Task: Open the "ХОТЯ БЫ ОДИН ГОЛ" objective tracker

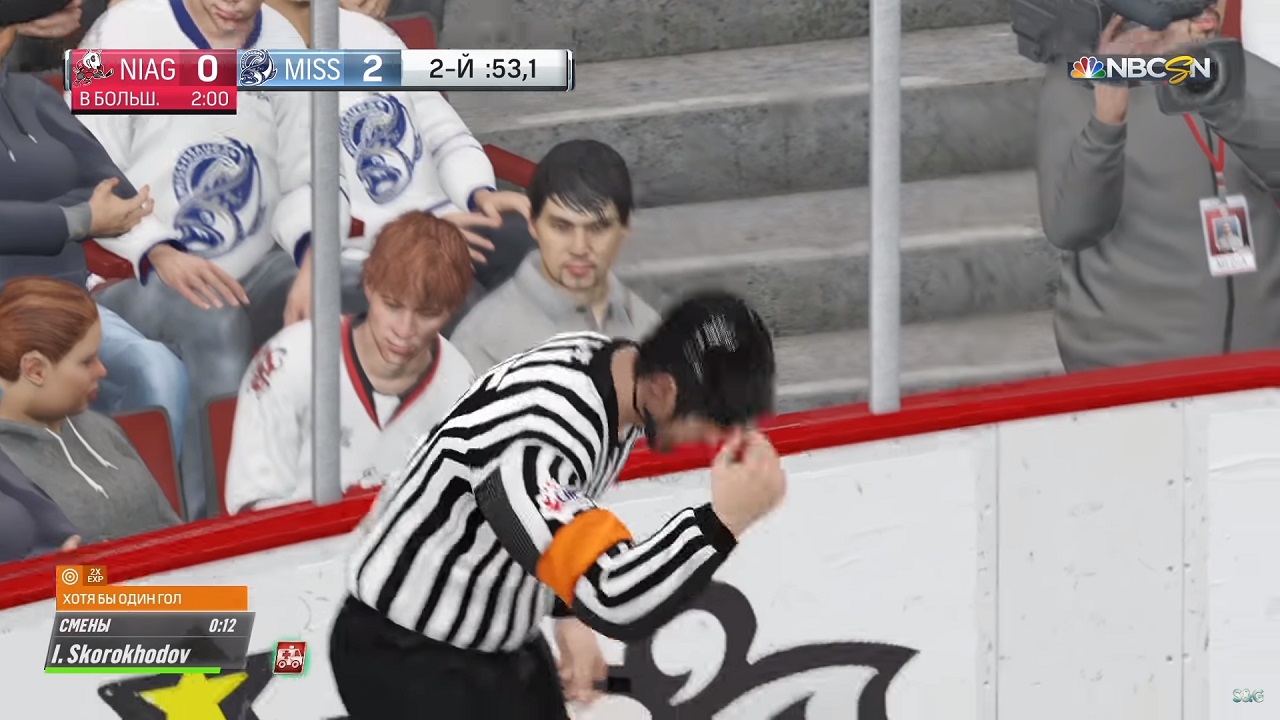Action: click(151, 599)
